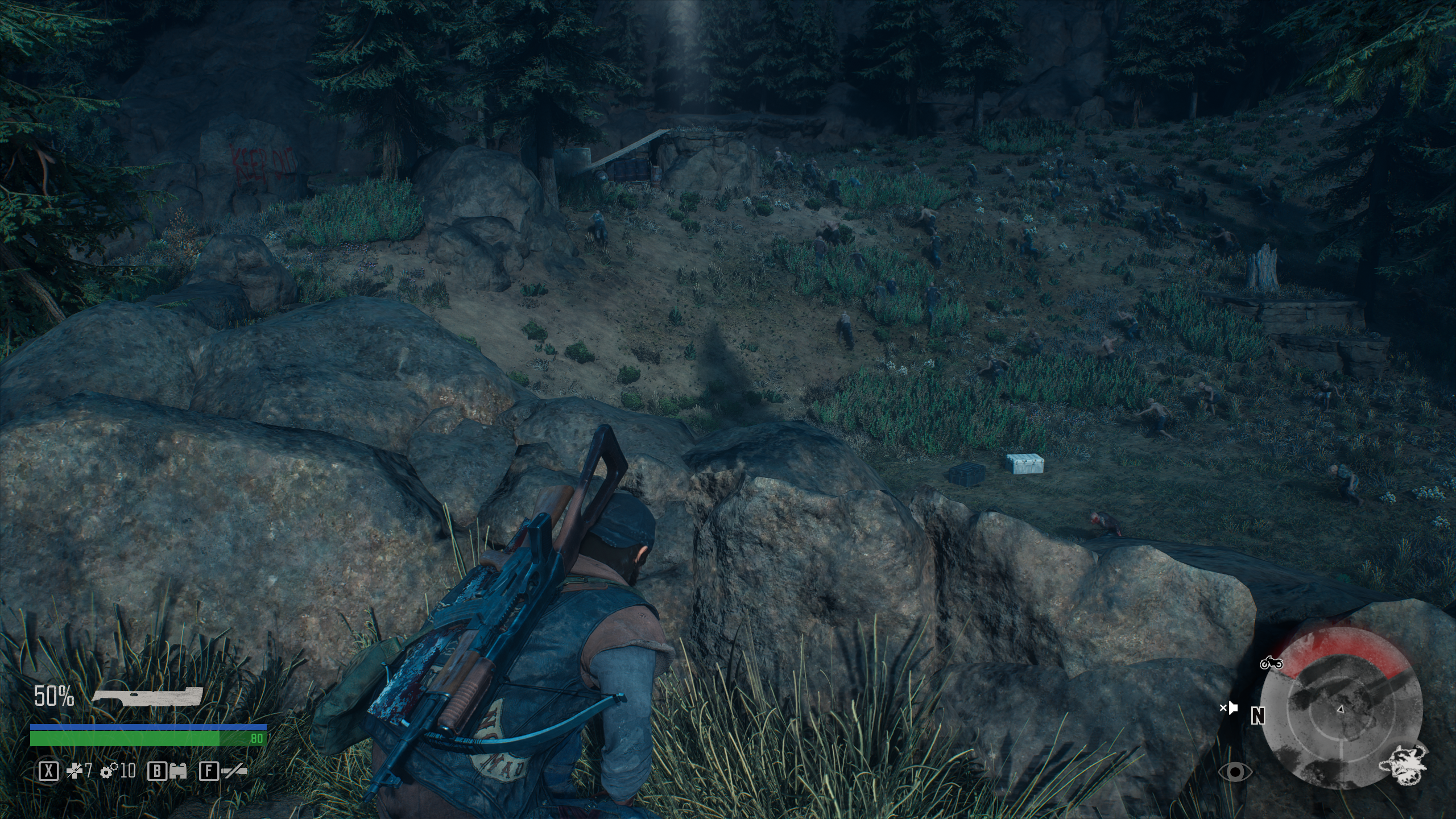
Task: Click the motorcycle marker on the minimap
Action: pyautogui.click(x=1271, y=663)
